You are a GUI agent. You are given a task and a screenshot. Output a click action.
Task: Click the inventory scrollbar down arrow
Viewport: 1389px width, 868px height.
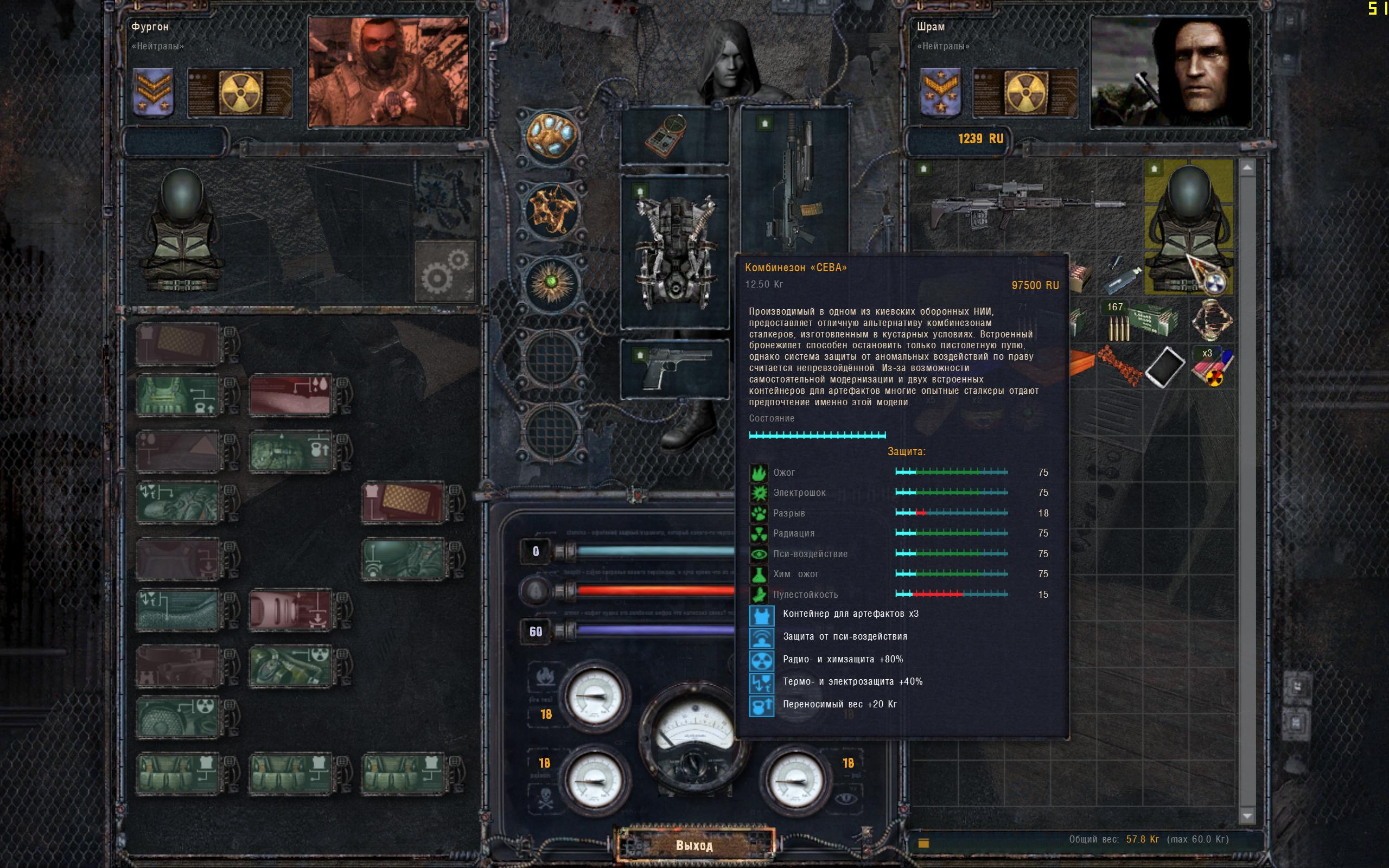coord(1247,815)
